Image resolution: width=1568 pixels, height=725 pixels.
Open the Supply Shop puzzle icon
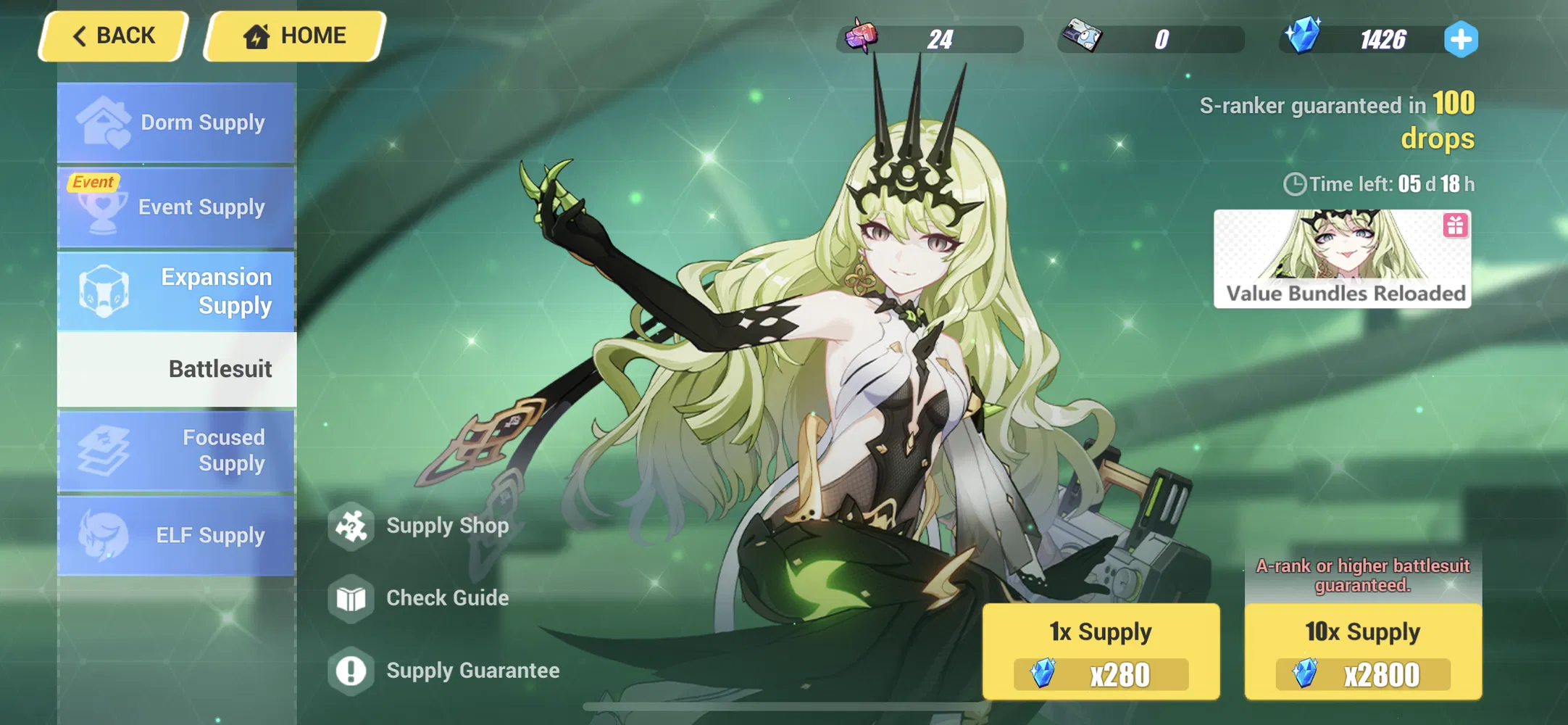coord(352,526)
